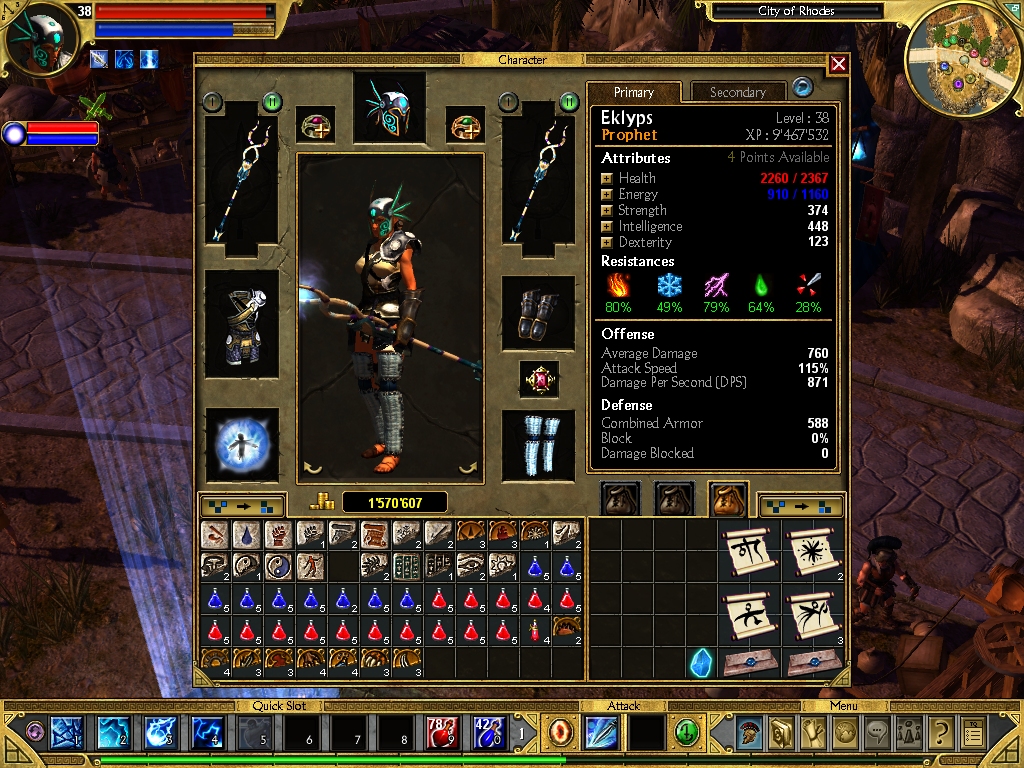The image size is (1024, 768).
Task: Raise the Dexterity attribute
Action: point(606,243)
